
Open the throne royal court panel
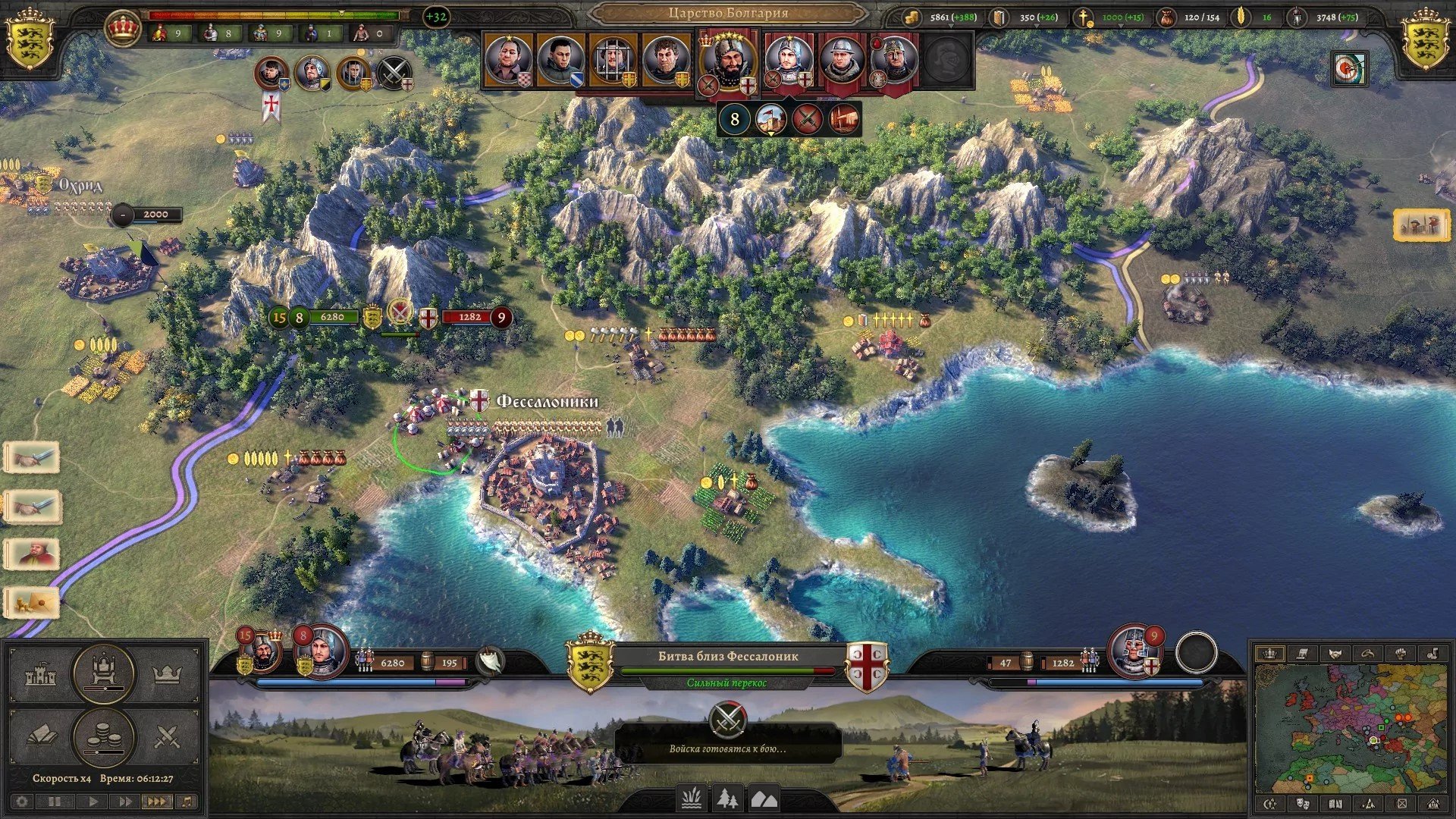click(x=103, y=672)
